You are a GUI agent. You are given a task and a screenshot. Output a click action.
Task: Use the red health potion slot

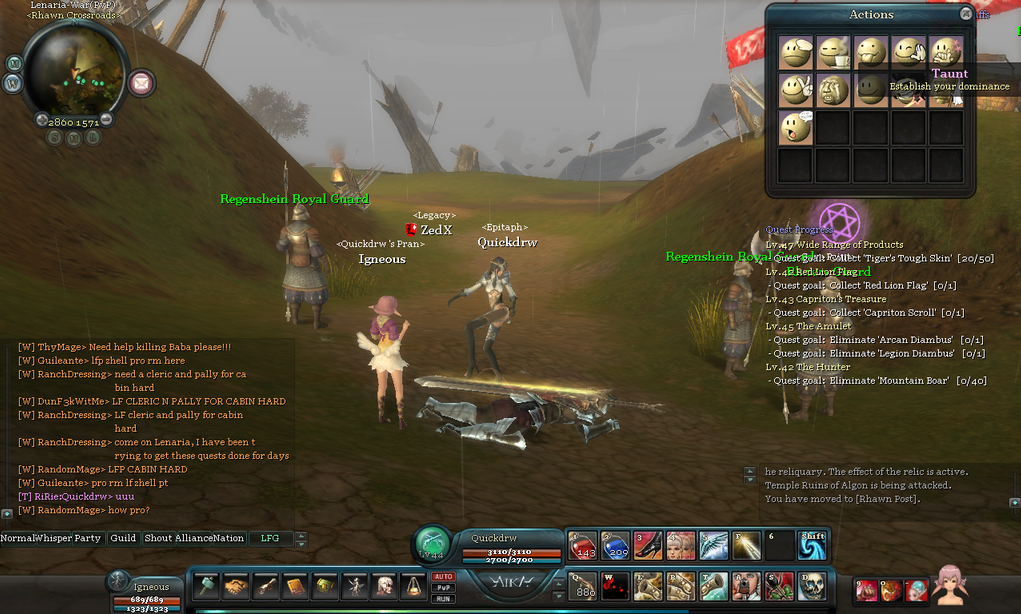pyautogui.click(x=583, y=545)
